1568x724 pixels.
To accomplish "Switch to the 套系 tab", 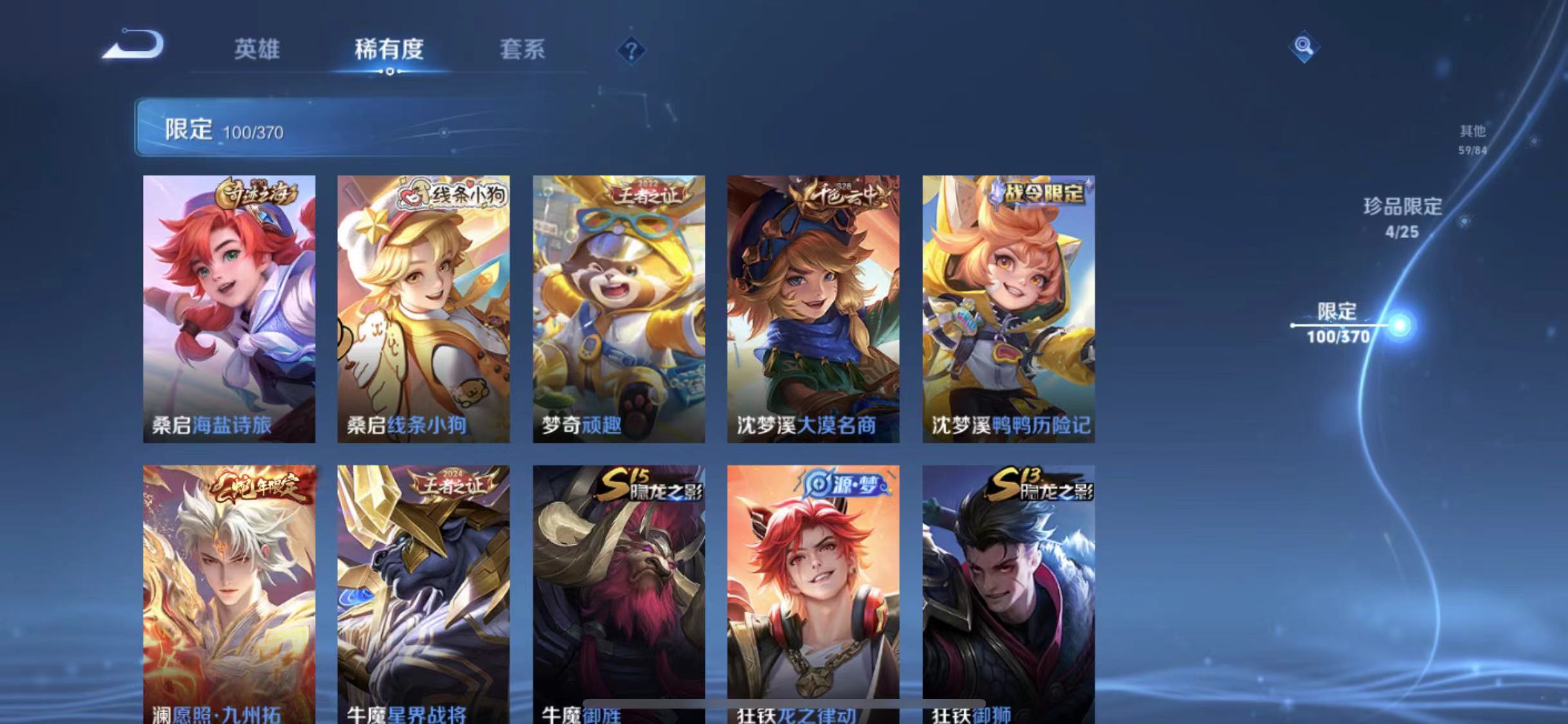I will [523, 50].
